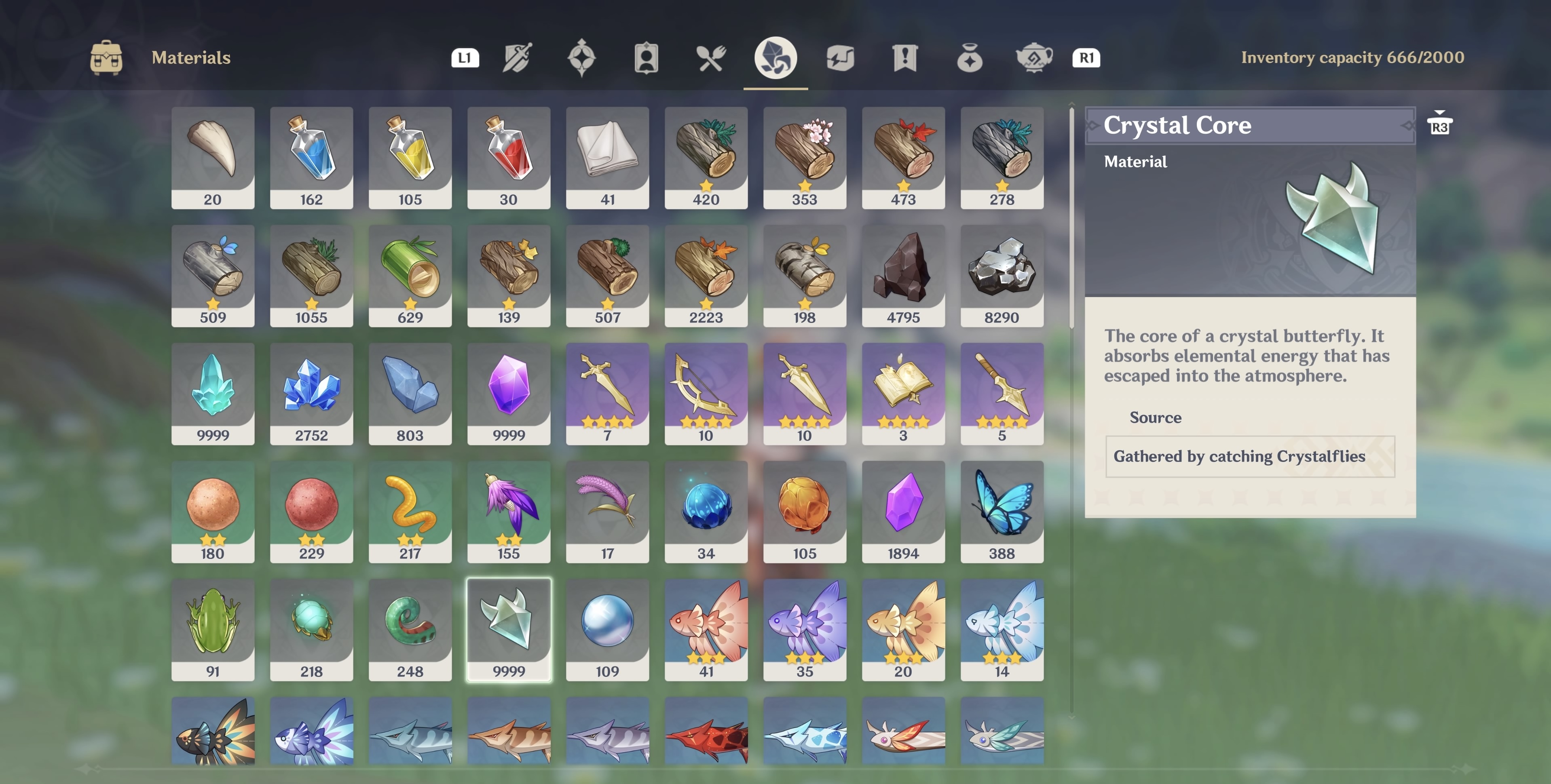Open the Quest Items tab
This screenshot has height=784, width=1551.
[904, 58]
